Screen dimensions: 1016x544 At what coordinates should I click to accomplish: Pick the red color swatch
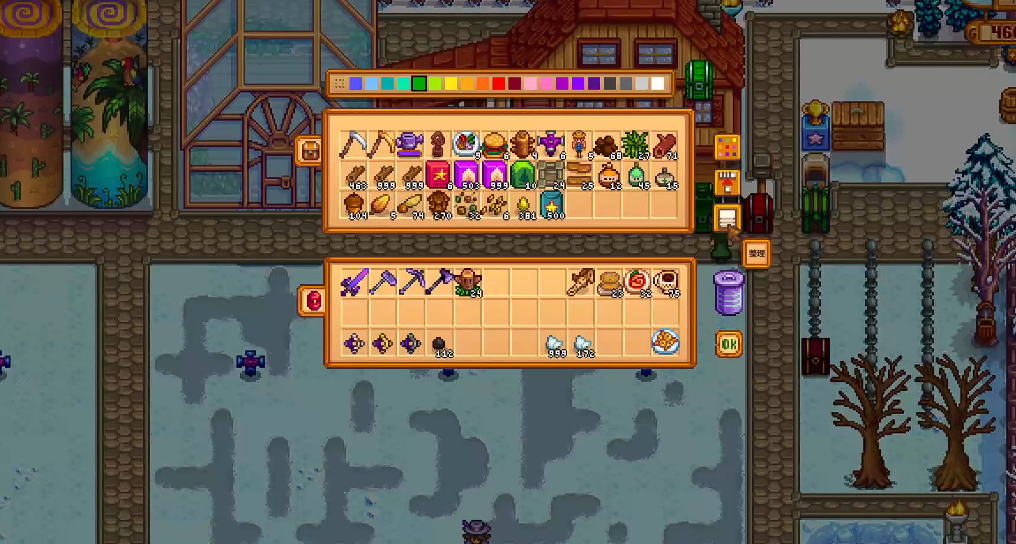tap(499, 83)
